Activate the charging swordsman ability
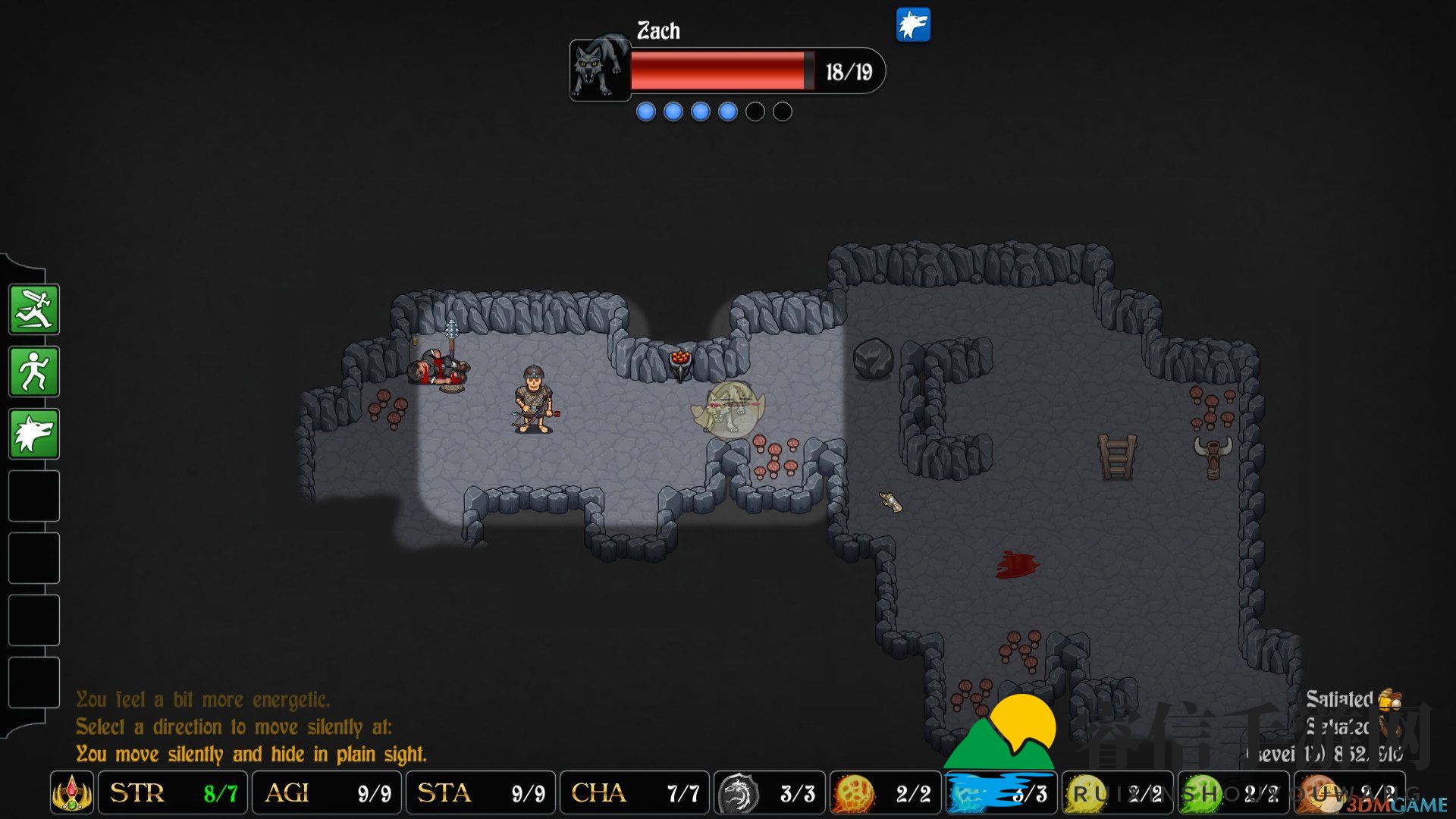The image size is (1456, 819). click(34, 309)
